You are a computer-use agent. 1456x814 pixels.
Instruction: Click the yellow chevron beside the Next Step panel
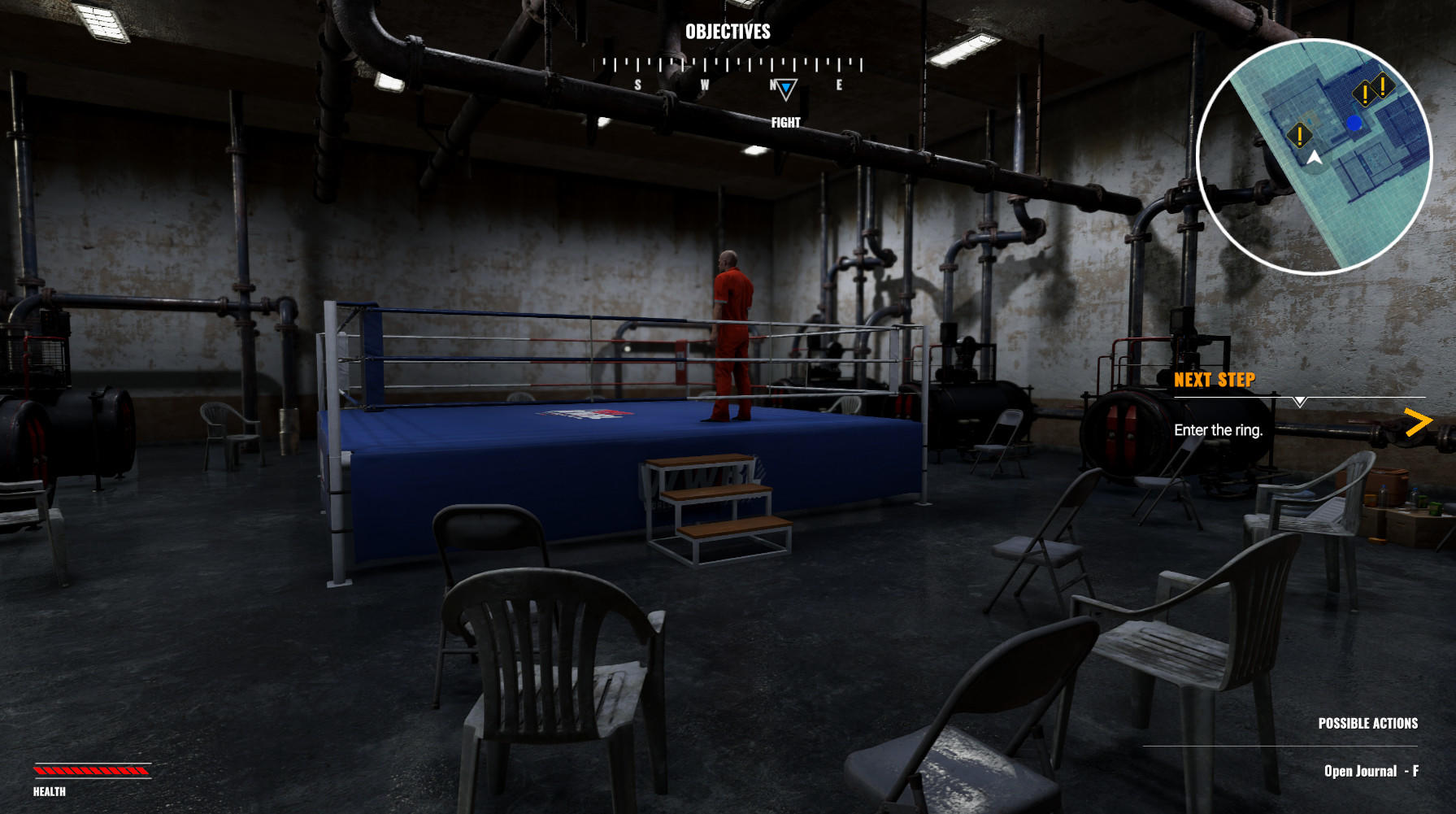(1420, 420)
